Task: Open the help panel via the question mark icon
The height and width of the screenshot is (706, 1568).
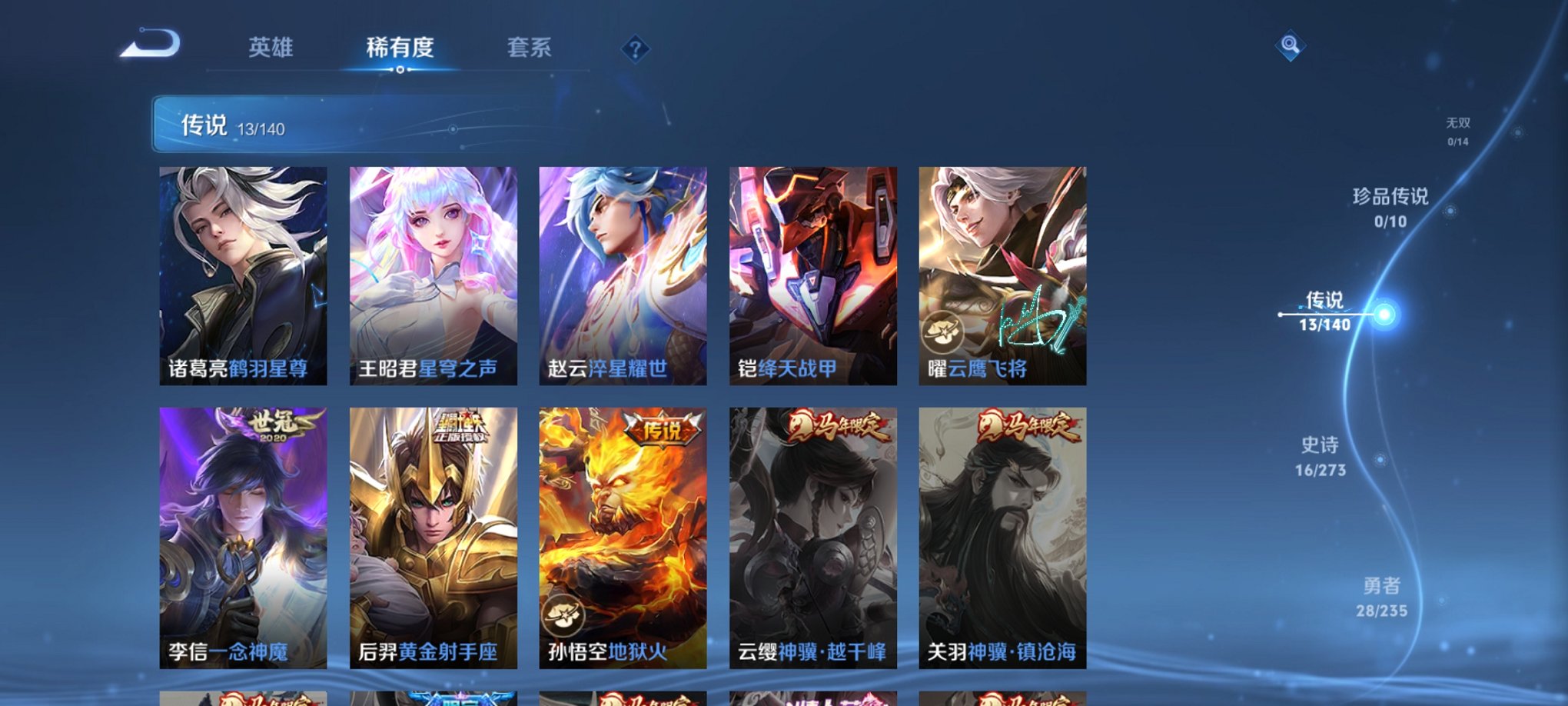Action: (x=635, y=49)
